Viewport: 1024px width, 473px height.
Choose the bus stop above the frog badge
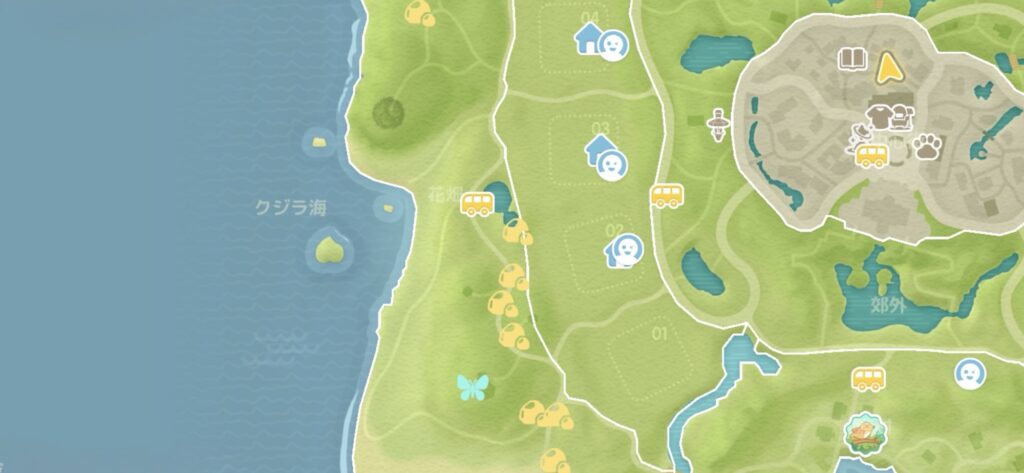(868, 380)
